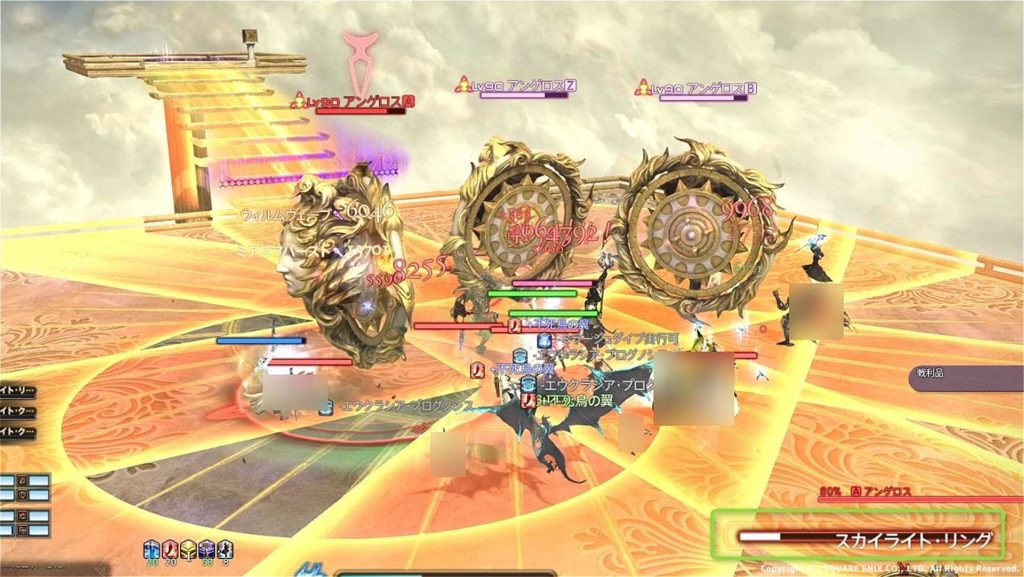Click the dark figure status icon
The image size is (1024, 577).
click(226, 548)
